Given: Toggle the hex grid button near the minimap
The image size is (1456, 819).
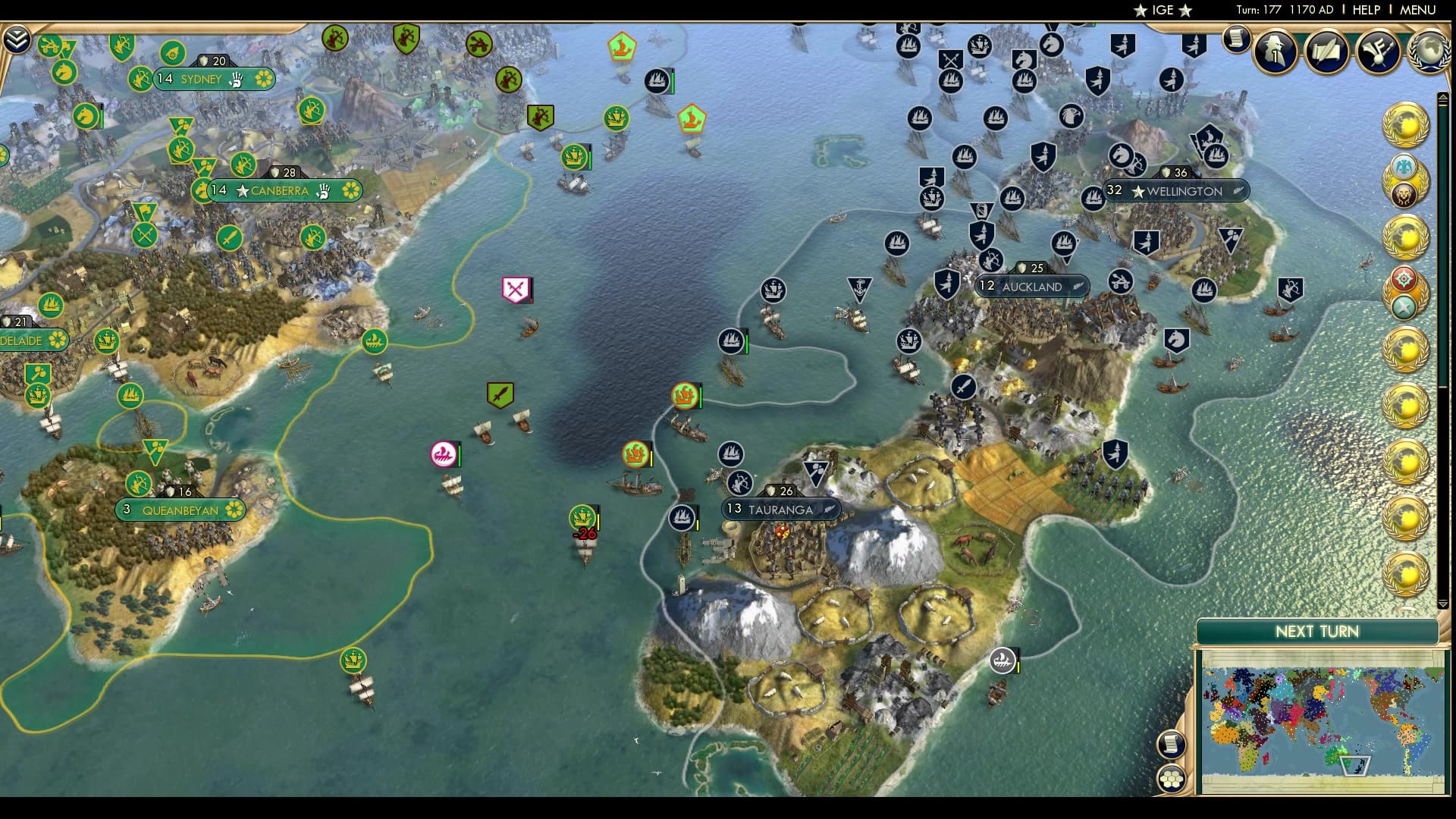Looking at the screenshot, I should click(1172, 779).
